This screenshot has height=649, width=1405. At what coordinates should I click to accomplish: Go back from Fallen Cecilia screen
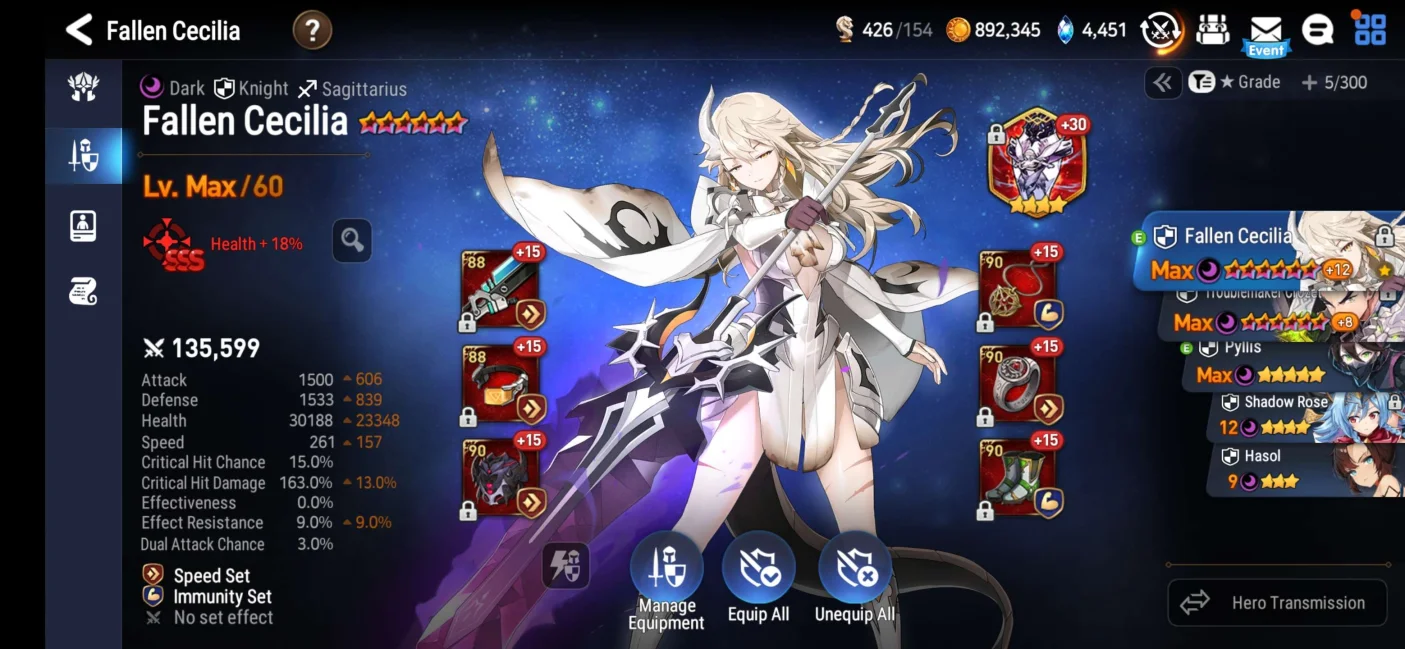tap(79, 30)
